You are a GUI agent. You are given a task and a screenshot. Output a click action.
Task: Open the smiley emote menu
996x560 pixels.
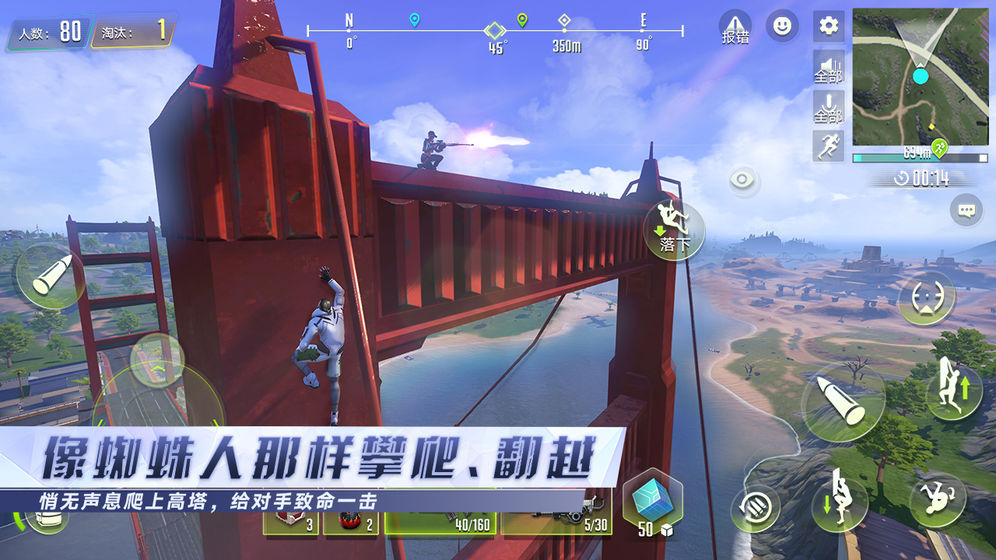[x=782, y=26]
